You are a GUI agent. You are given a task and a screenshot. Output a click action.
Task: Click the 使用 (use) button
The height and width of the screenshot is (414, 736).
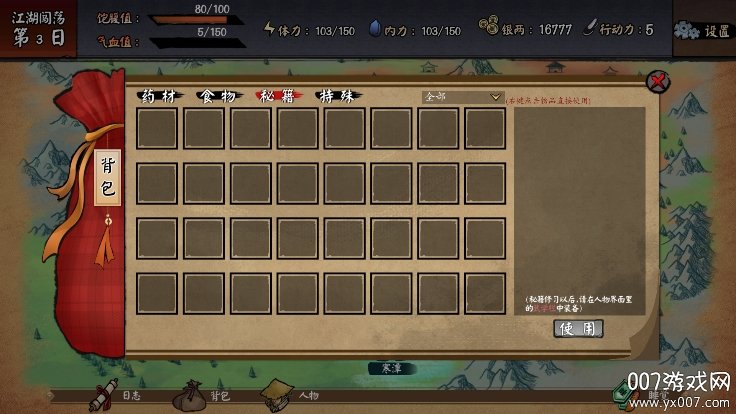tap(578, 328)
